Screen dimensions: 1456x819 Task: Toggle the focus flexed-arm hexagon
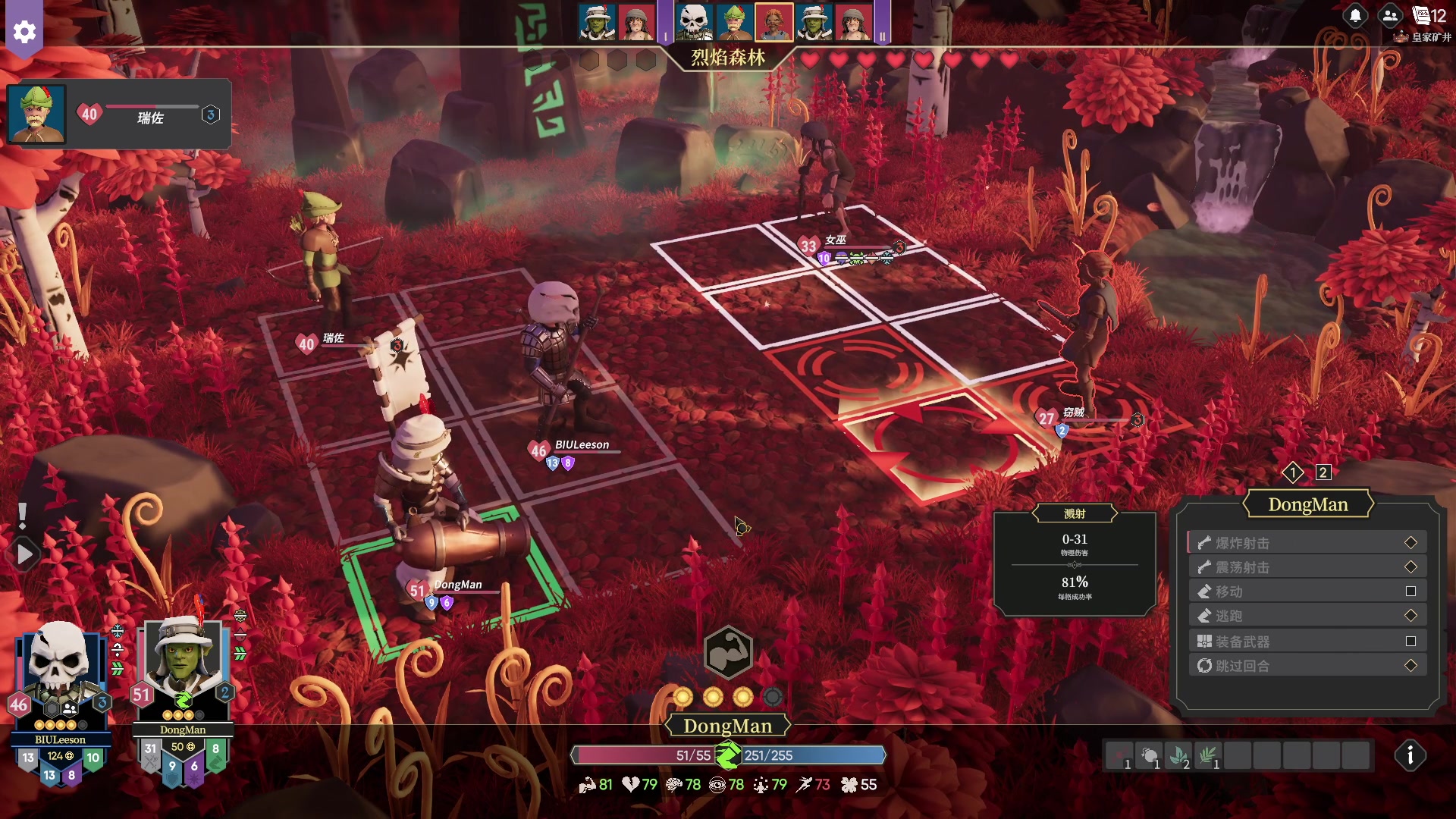728,652
